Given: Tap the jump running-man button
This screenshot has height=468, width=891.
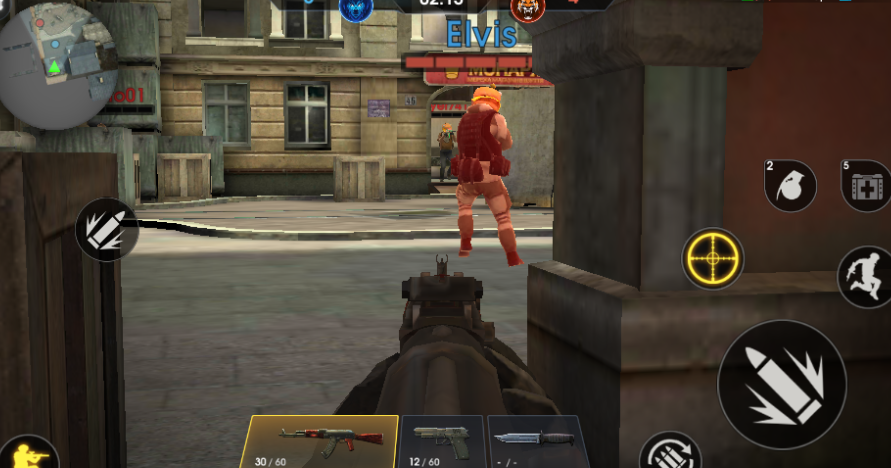Looking at the screenshot, I should pyautogui.click(x=863, y=276).
